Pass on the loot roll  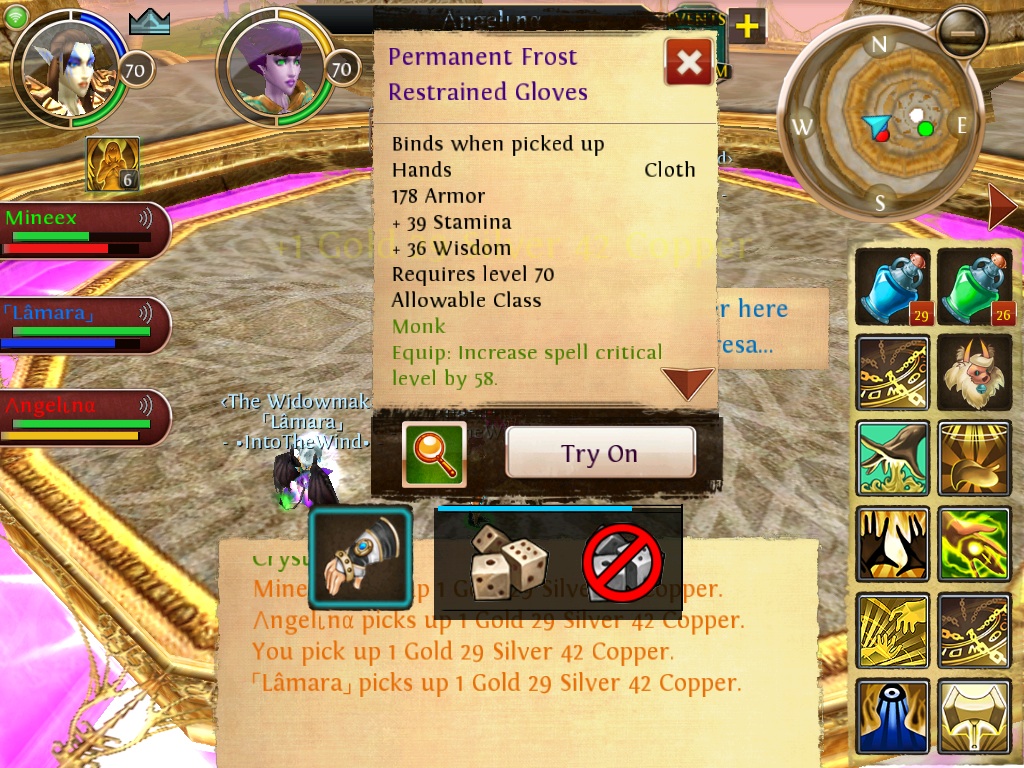pos(622,563)
